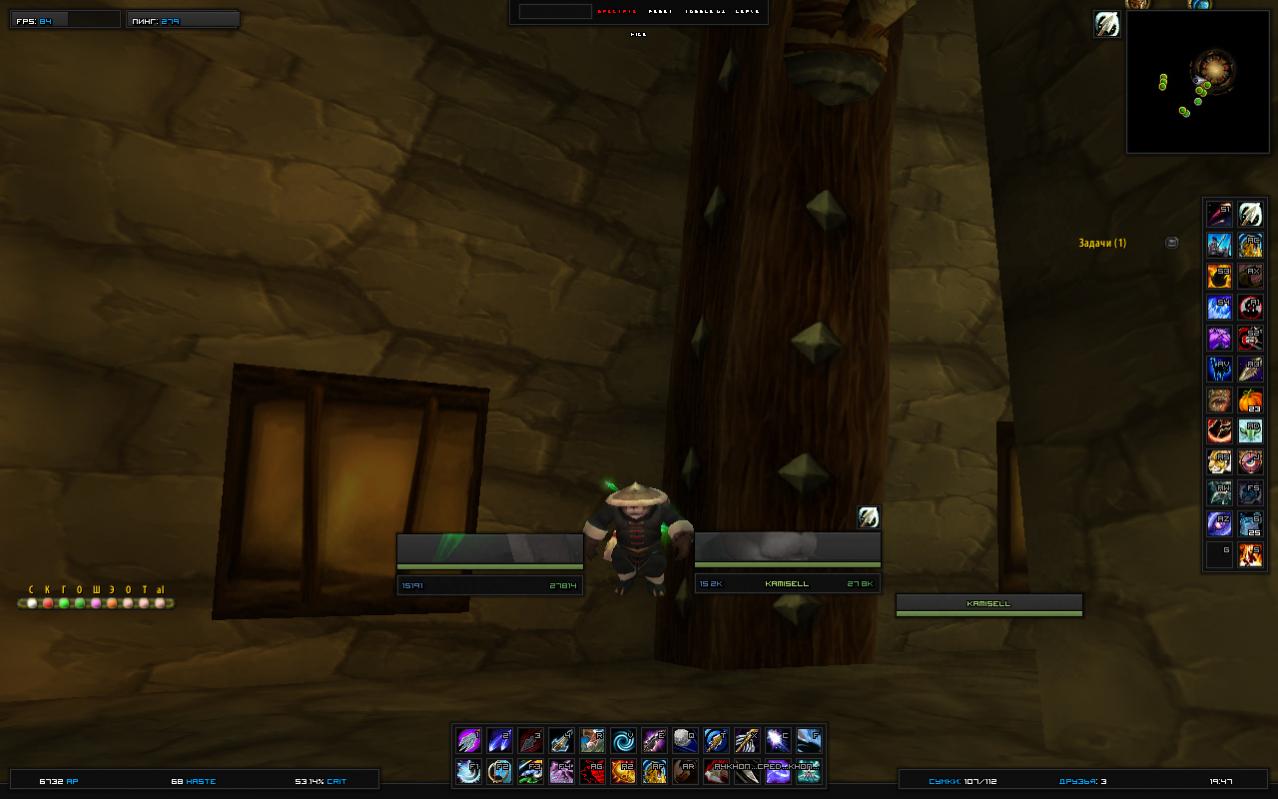Viewport: 1278px width, 799px height.
Task: Use the blue swirl ability on V
Action: coord(623,741)
